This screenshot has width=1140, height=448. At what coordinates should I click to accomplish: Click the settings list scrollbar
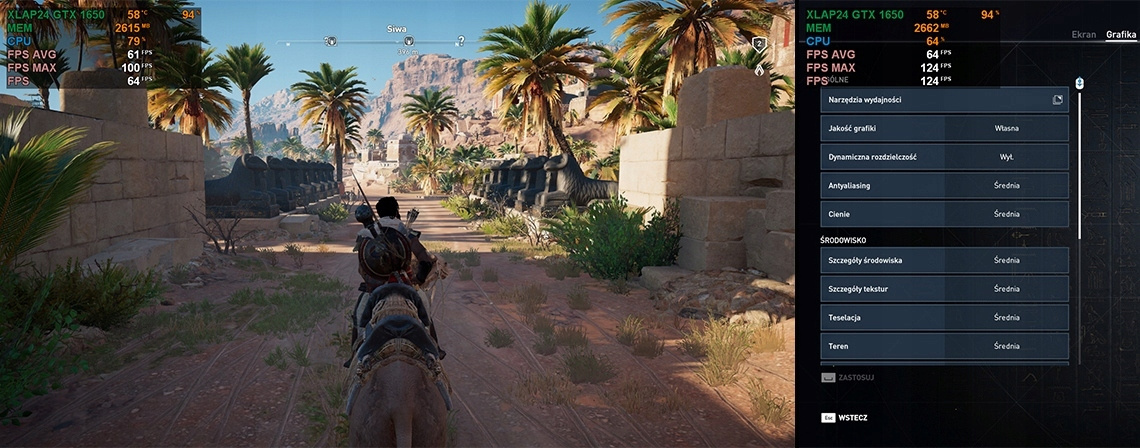point(1080,160)
